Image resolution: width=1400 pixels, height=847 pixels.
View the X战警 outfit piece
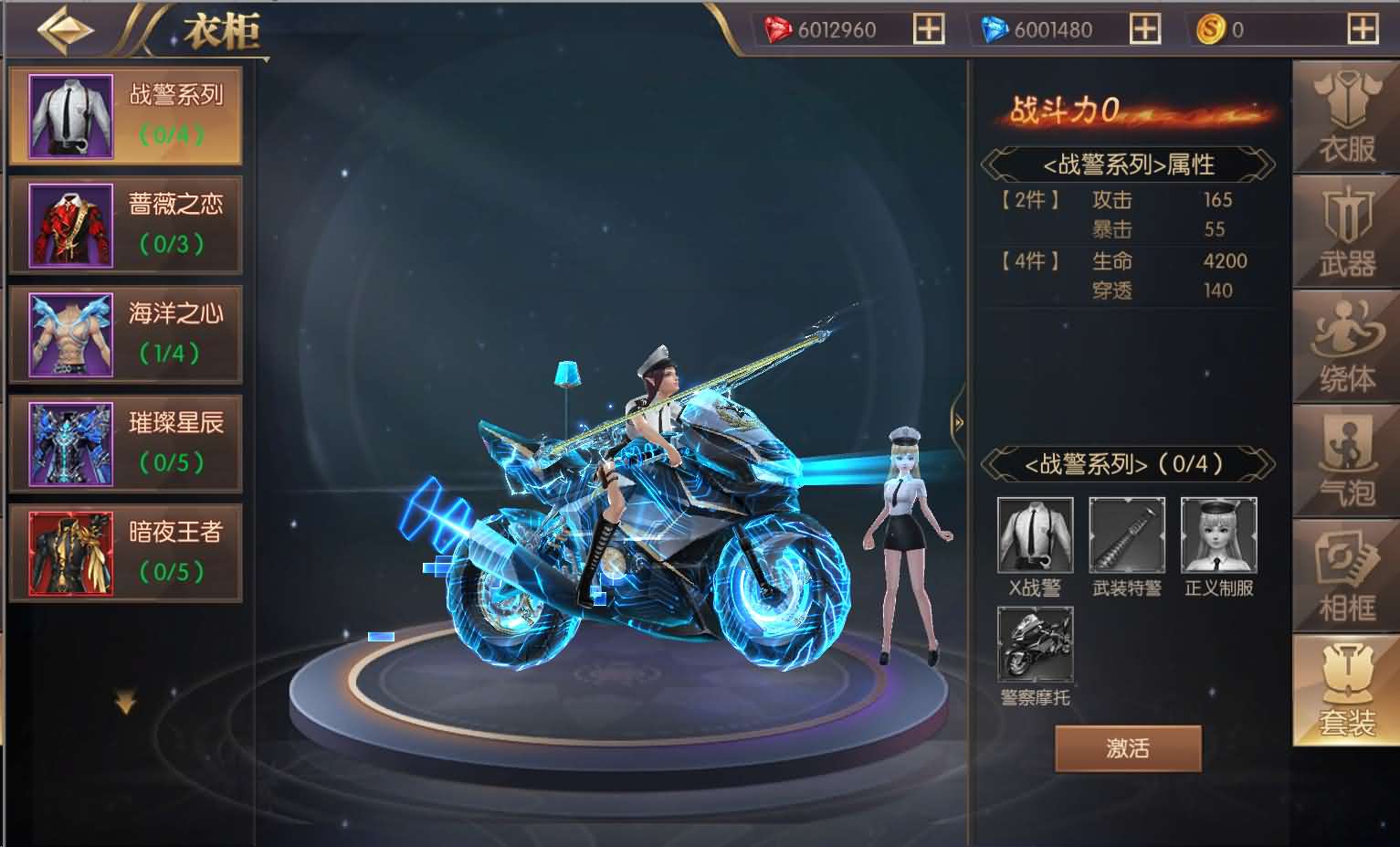point(1035,536)
